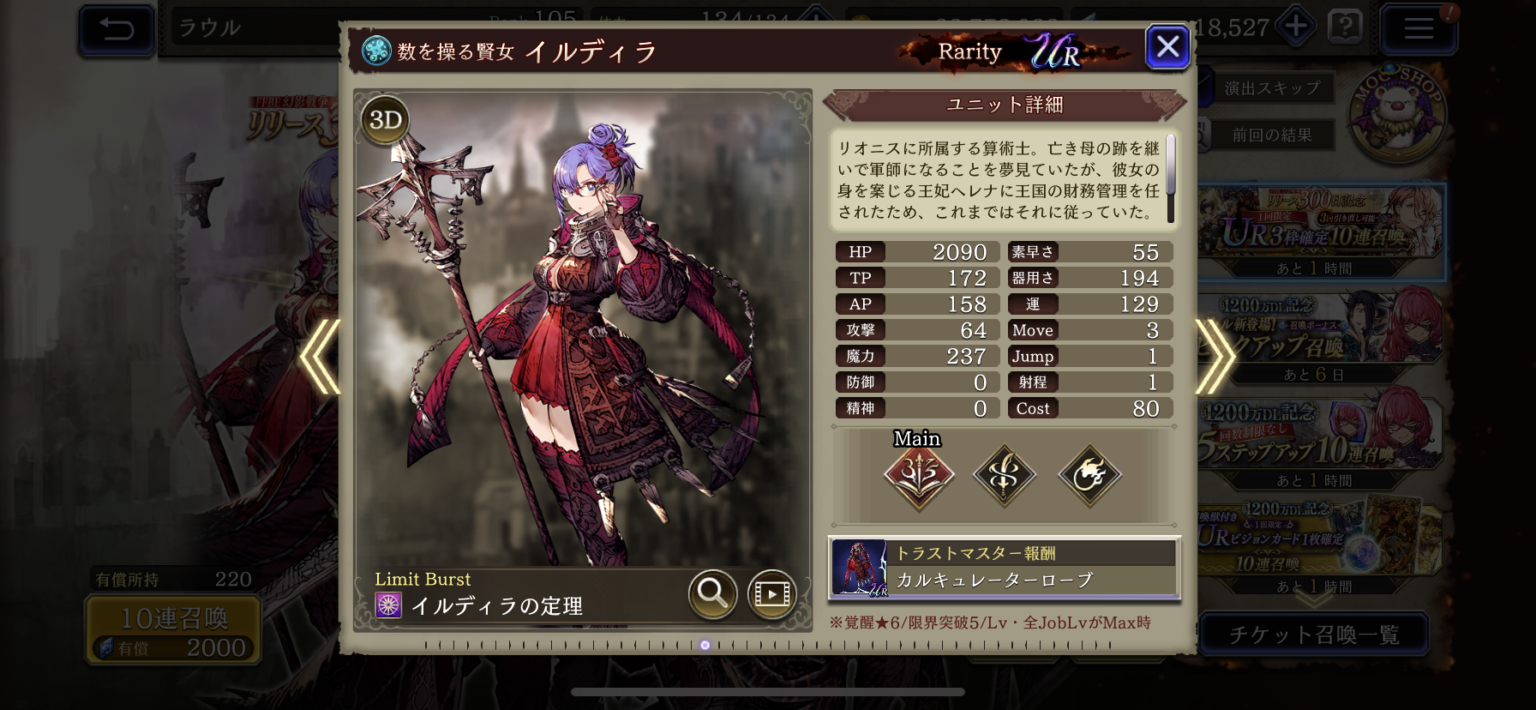Open the hamburger main menu

point(1418,29)
